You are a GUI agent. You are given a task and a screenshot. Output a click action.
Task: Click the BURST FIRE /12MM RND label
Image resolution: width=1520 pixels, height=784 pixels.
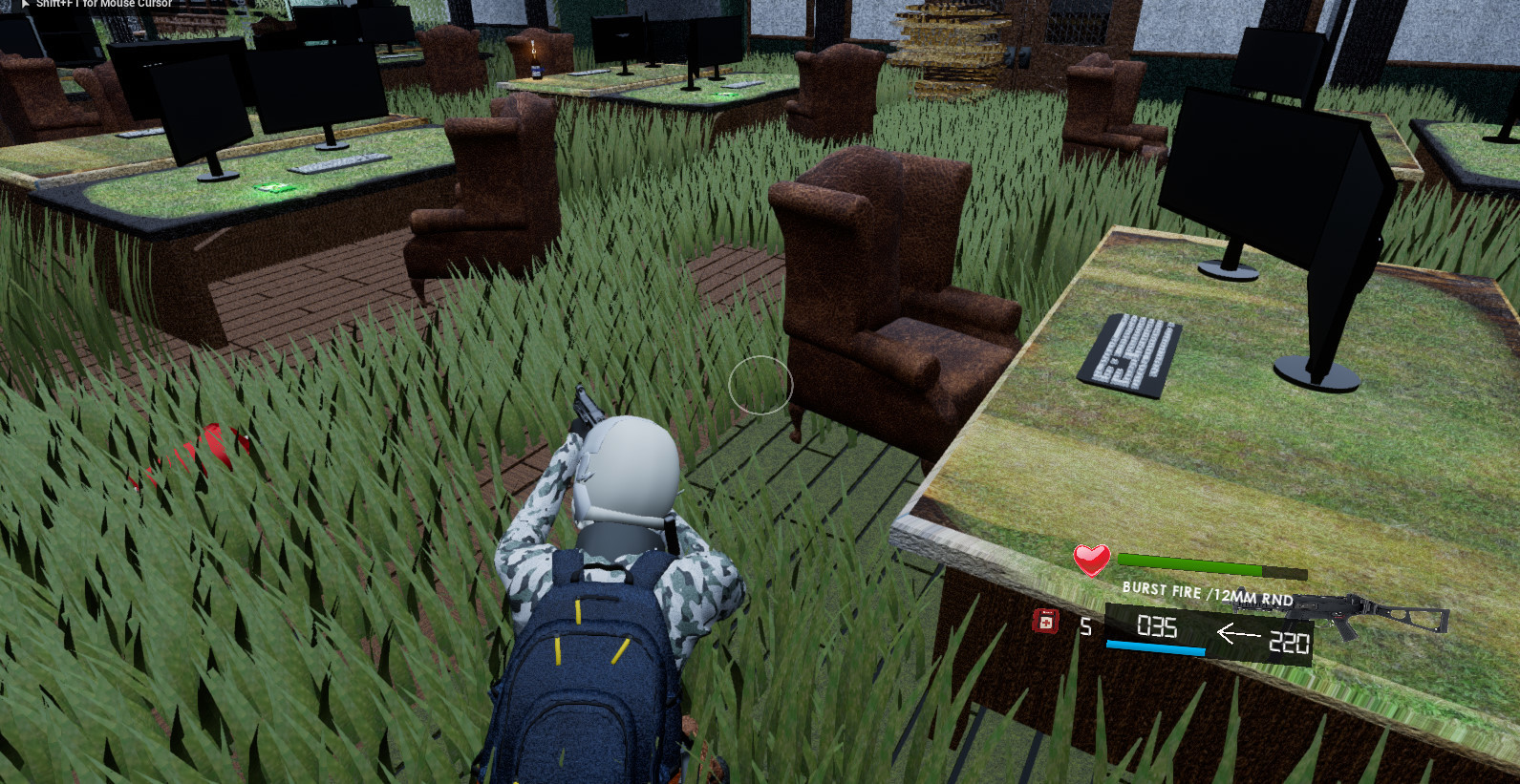pyautogui.click(x=1206, y=593)
